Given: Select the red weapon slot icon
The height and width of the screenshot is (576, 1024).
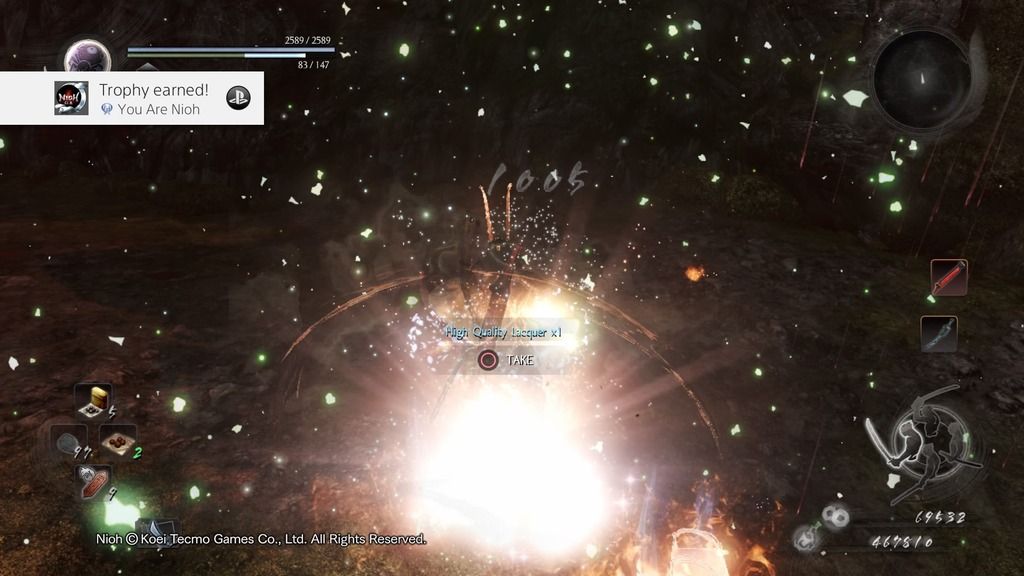Looking at the screenshot, I should pos(949,277).
